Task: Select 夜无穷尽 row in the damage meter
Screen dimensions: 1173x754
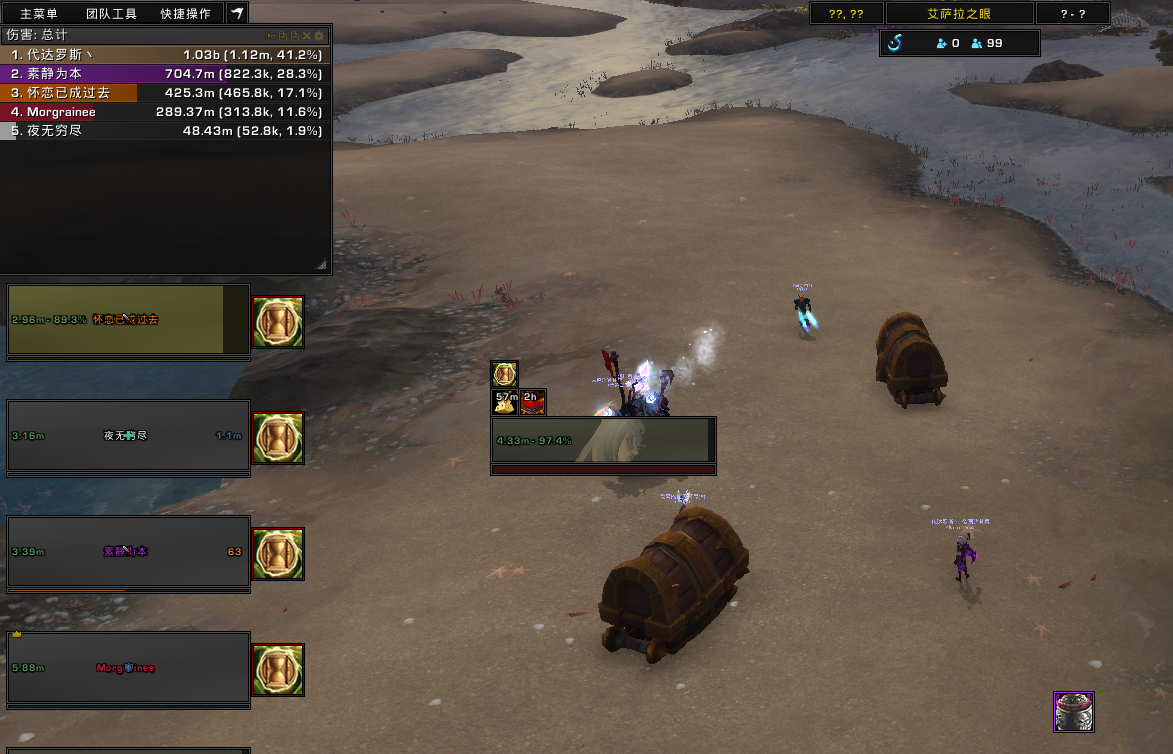Action: tap(166, 131)
